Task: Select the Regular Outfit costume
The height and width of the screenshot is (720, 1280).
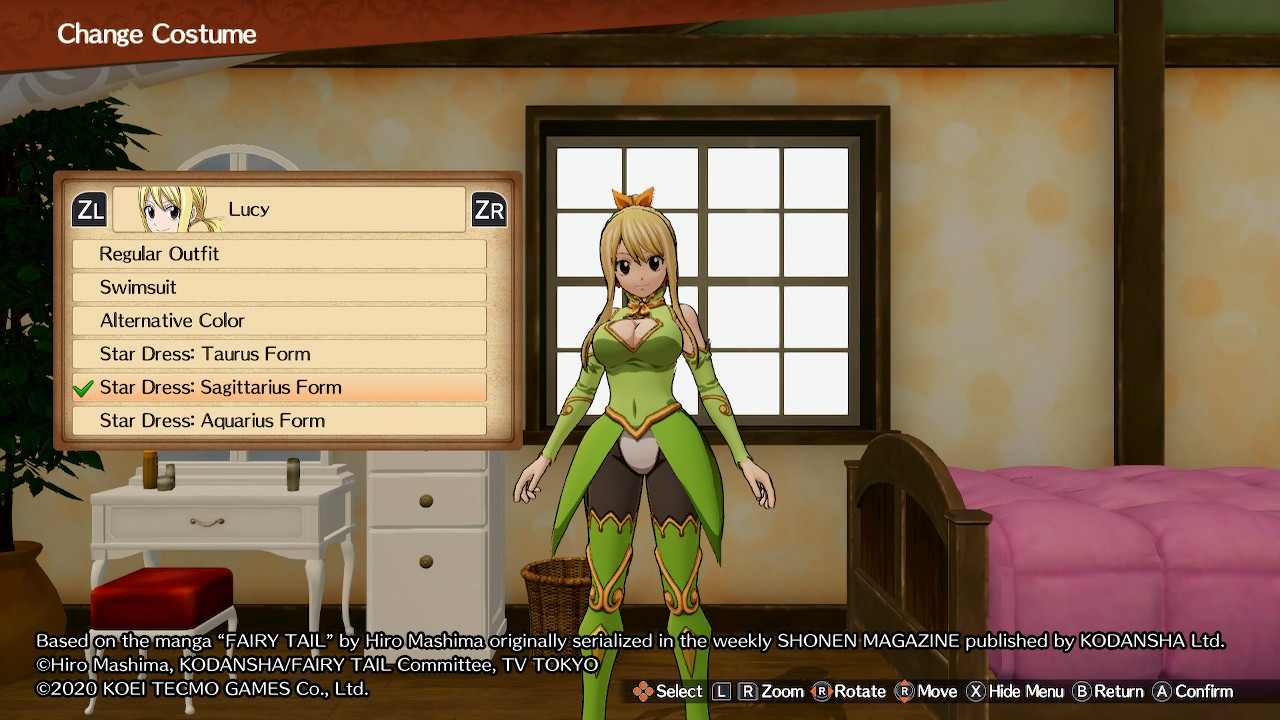Action: pyautogui.click(x=279, y=254)
